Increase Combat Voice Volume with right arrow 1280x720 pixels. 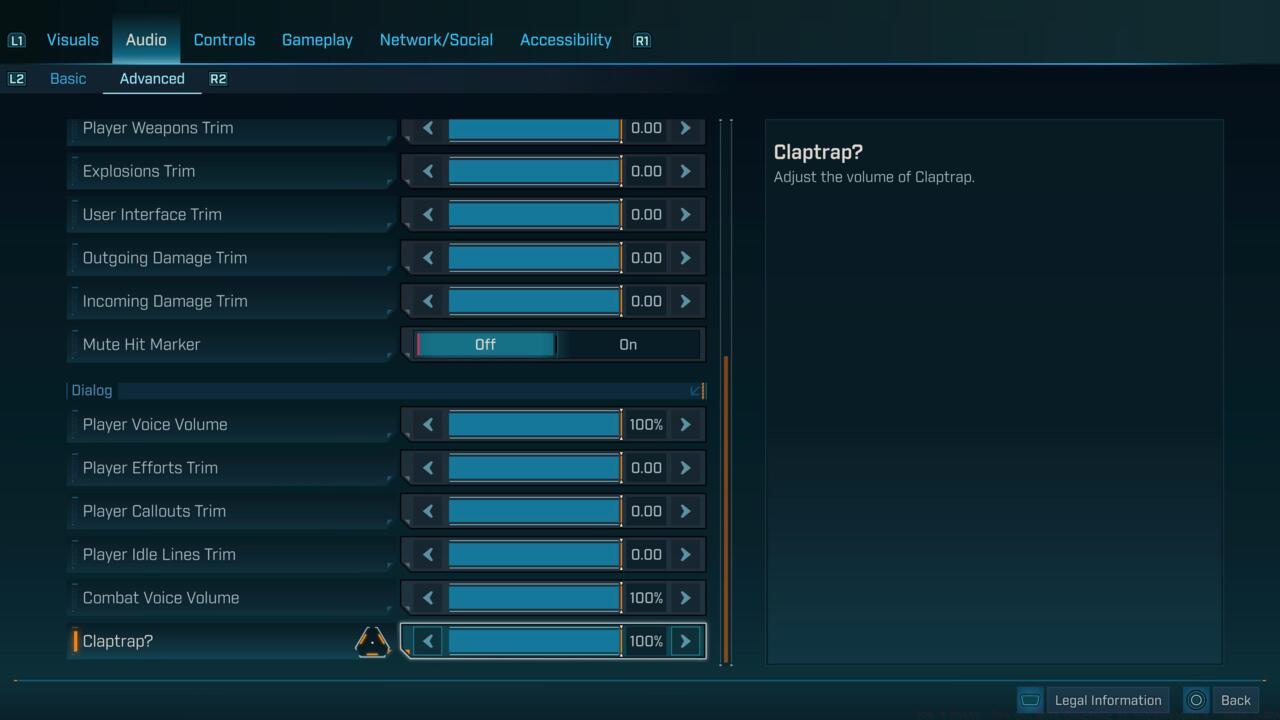tap(685, 597)
